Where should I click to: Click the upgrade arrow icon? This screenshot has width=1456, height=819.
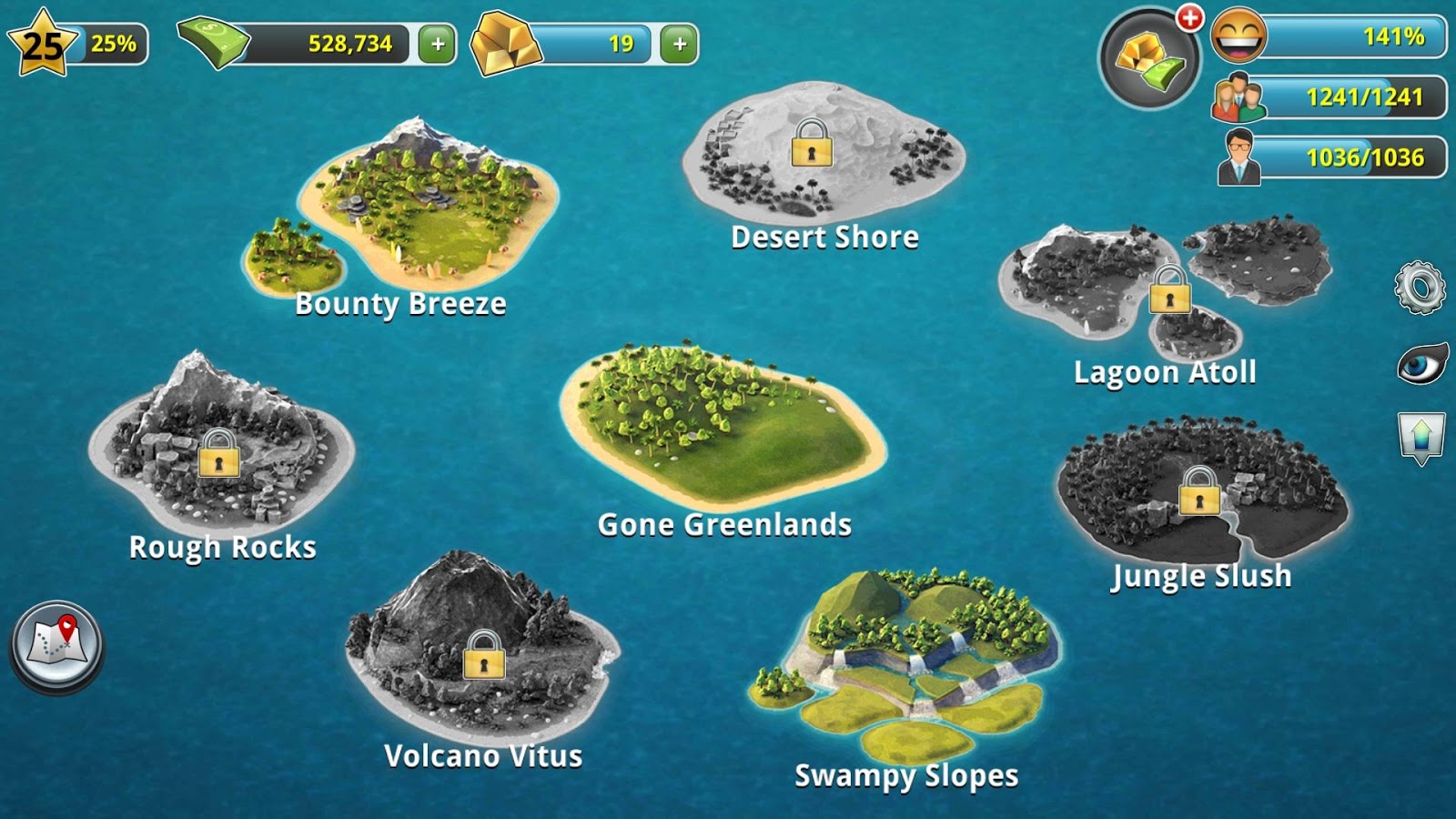(1423, 435)
